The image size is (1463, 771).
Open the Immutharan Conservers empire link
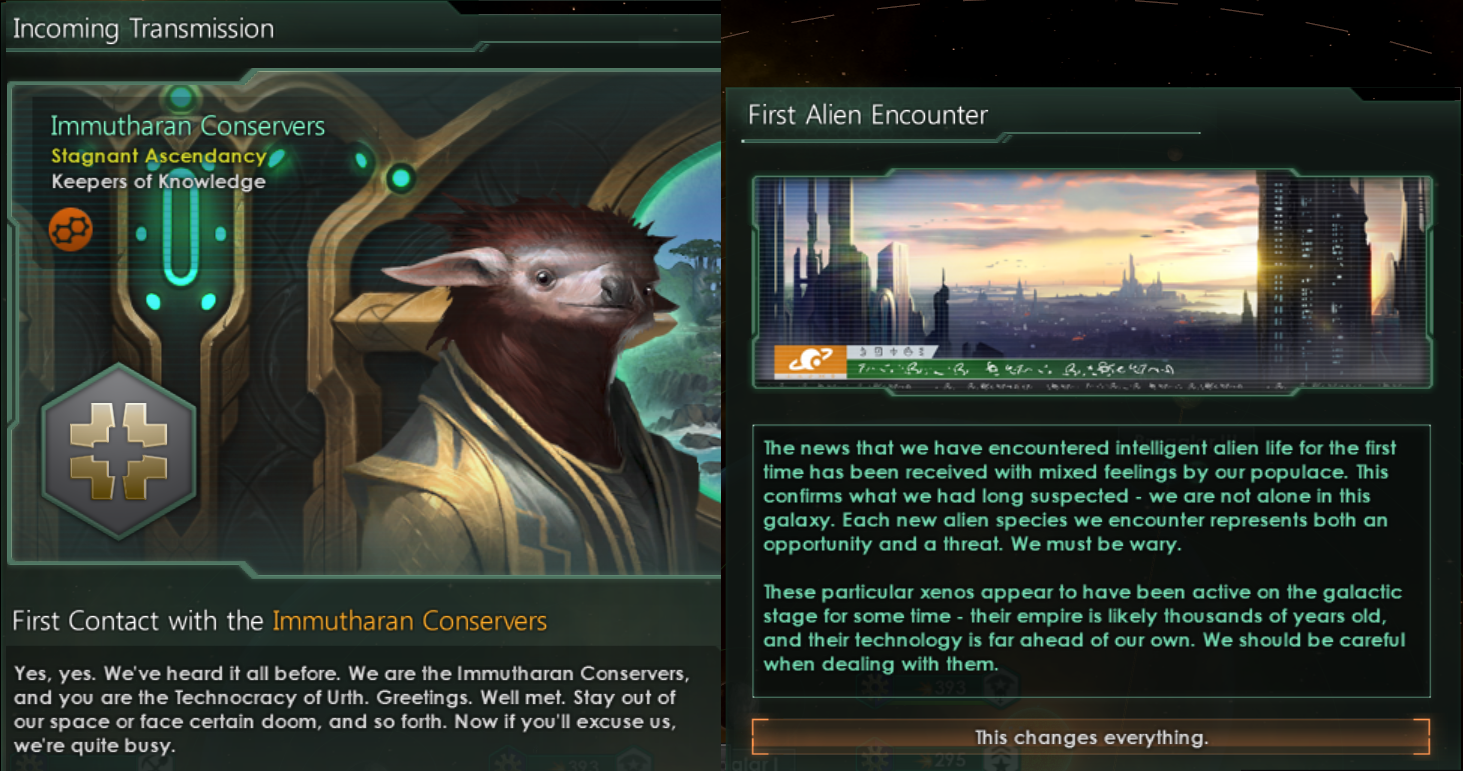click(410, 620)
